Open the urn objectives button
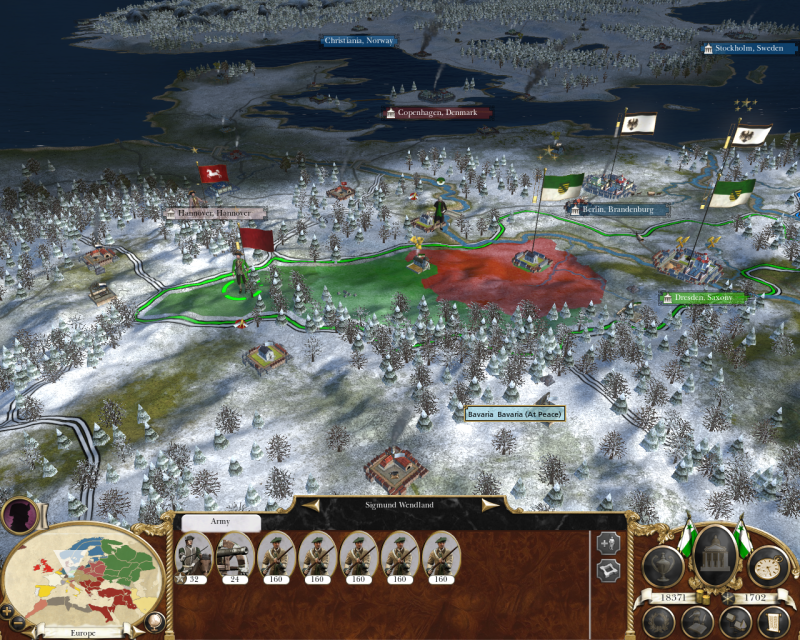800x640 pixels. (x=664, y=566)
